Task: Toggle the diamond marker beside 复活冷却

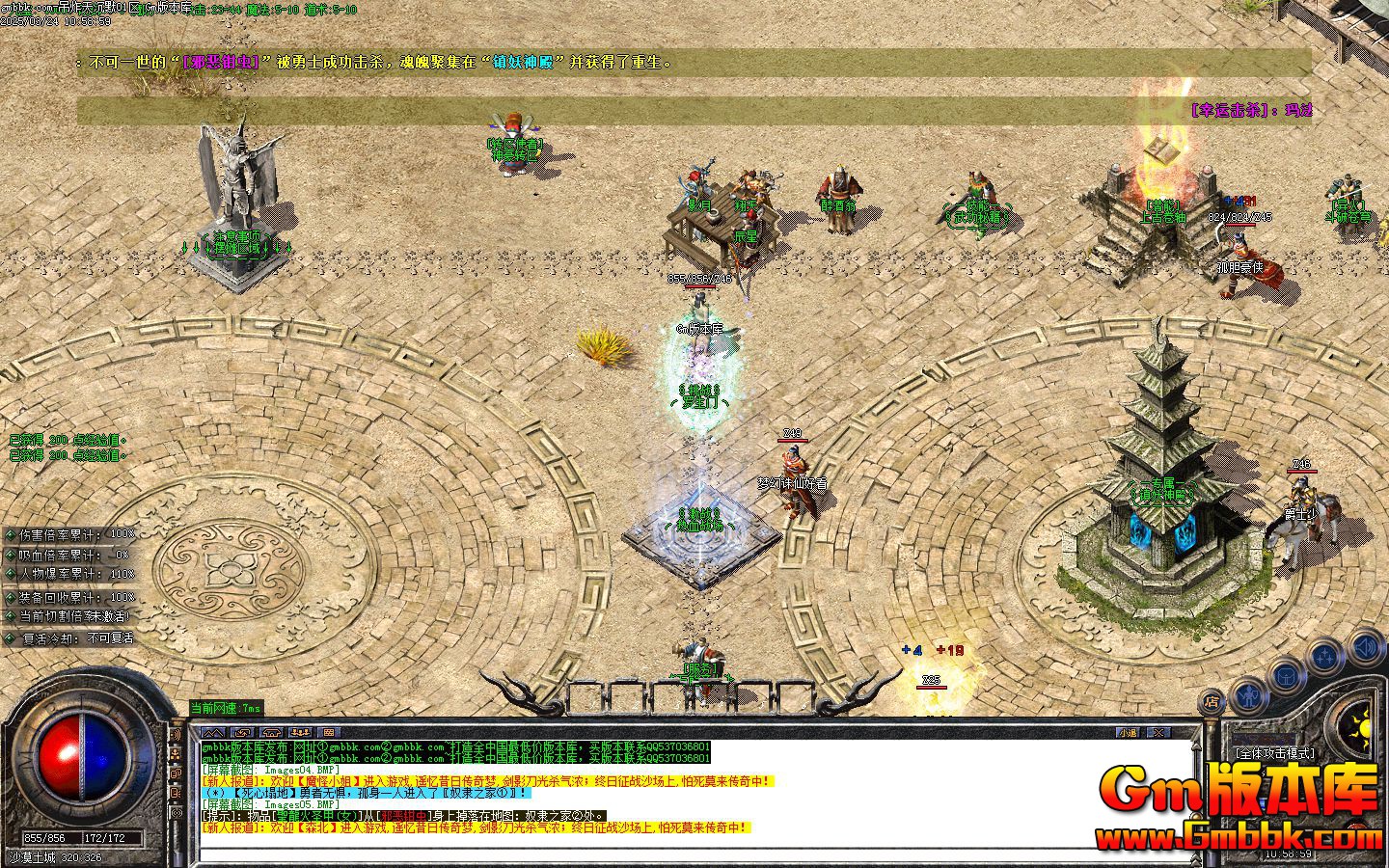Action: pyautogui.click(x=10, y=638)
